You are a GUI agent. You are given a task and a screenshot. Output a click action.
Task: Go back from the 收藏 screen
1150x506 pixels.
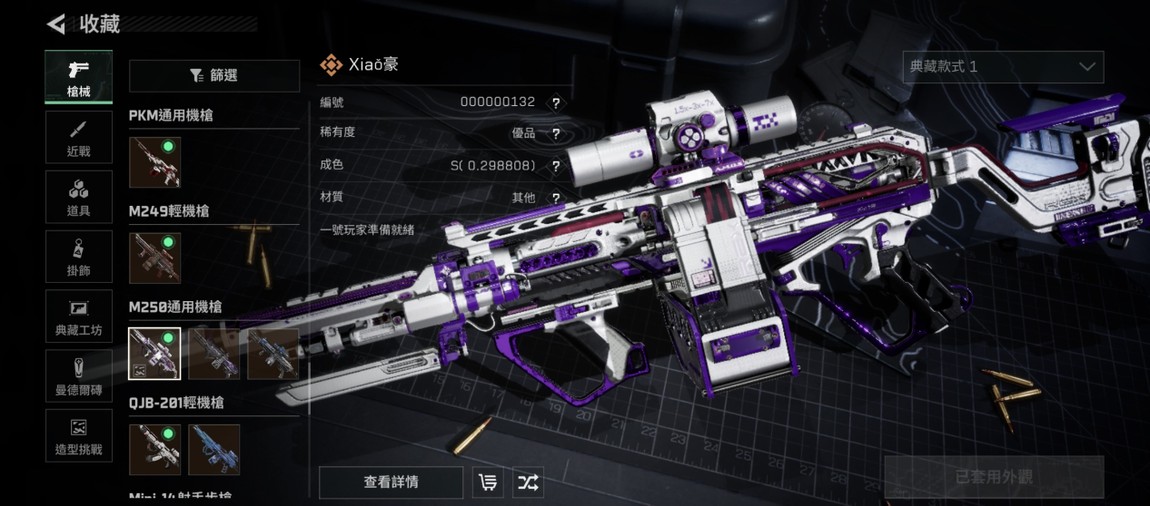click(x=56, y=24)
